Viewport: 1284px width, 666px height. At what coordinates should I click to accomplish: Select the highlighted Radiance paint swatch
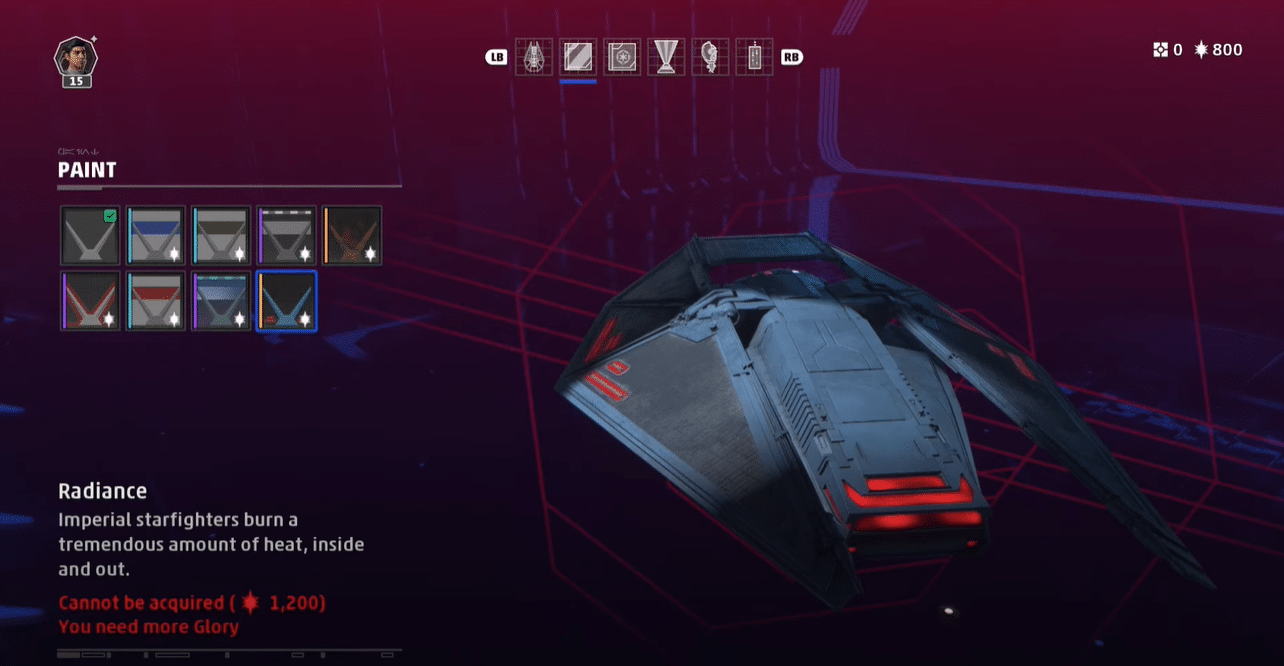(287, 301)
